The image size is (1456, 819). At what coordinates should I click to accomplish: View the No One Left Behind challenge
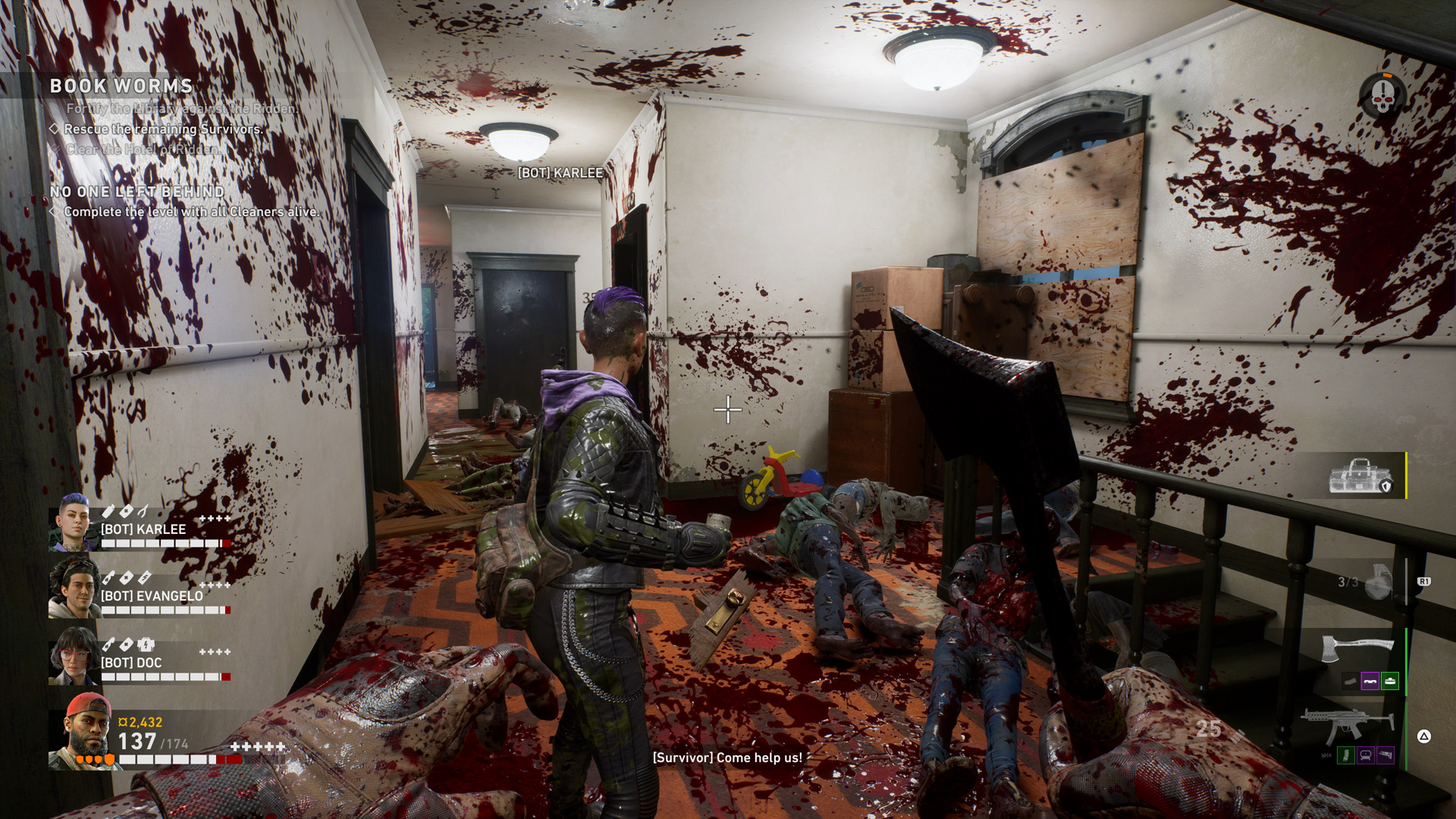(x=137, y=192)
